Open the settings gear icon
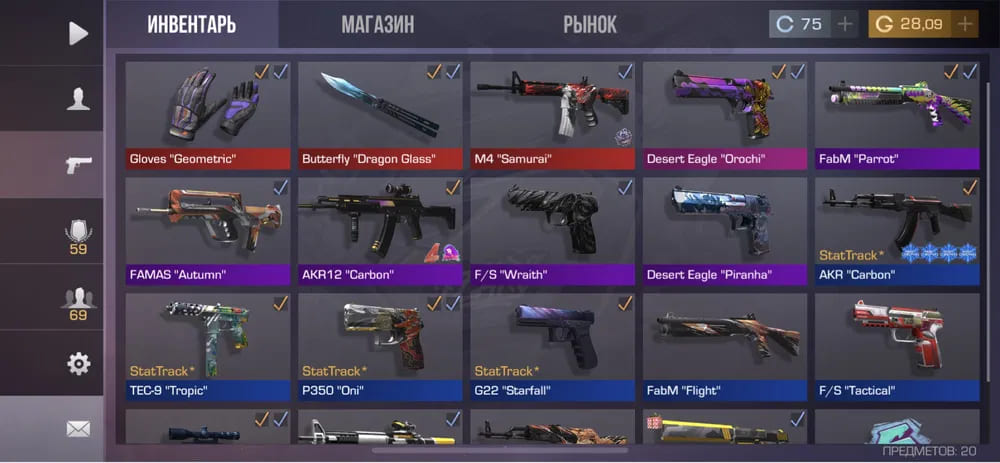The height and width of the screenshot is (463, 1000). [x=78, y=363]
